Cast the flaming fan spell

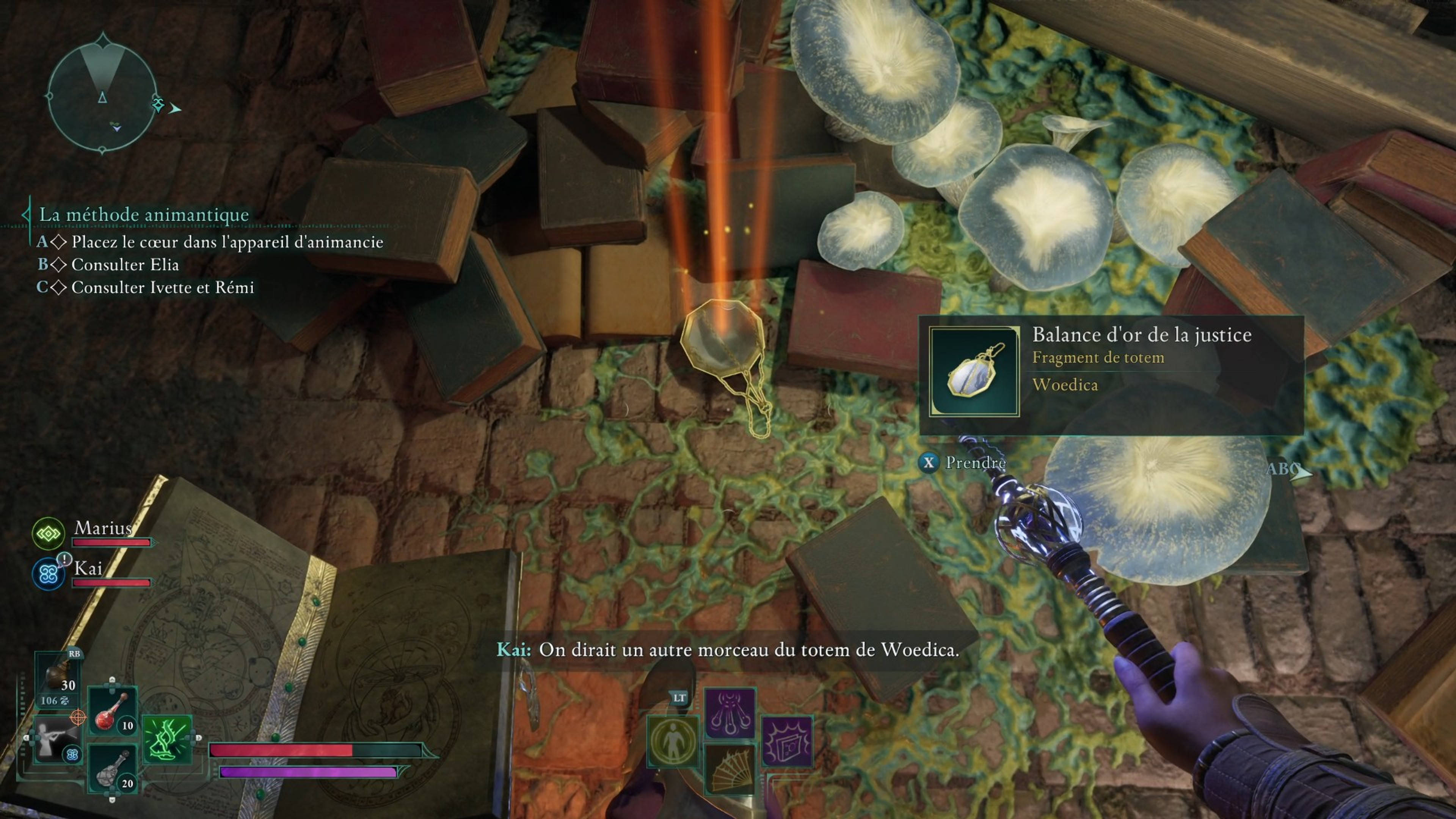click(730, 769)
